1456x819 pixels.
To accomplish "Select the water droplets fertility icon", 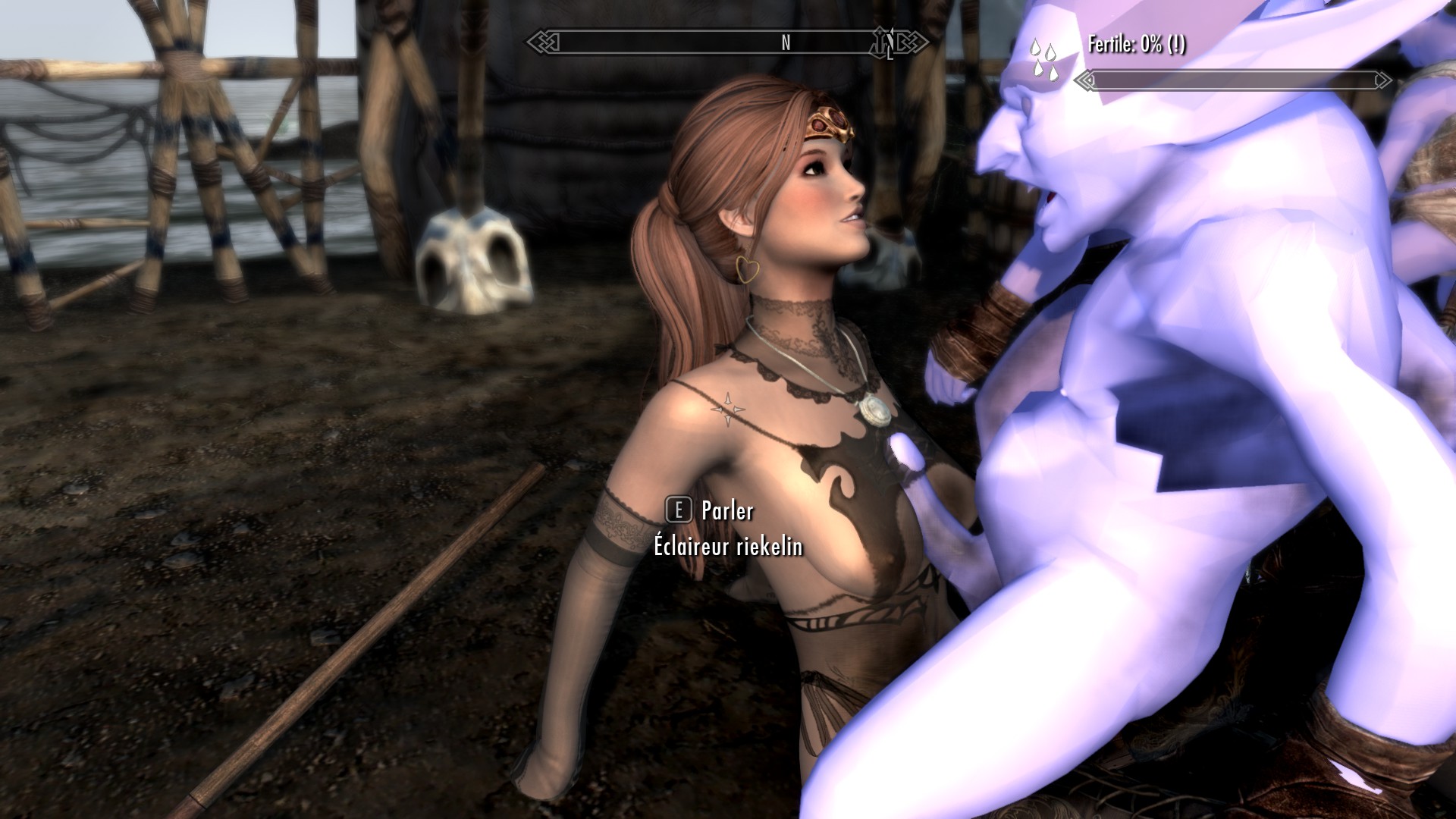I will pos(1043,58).
